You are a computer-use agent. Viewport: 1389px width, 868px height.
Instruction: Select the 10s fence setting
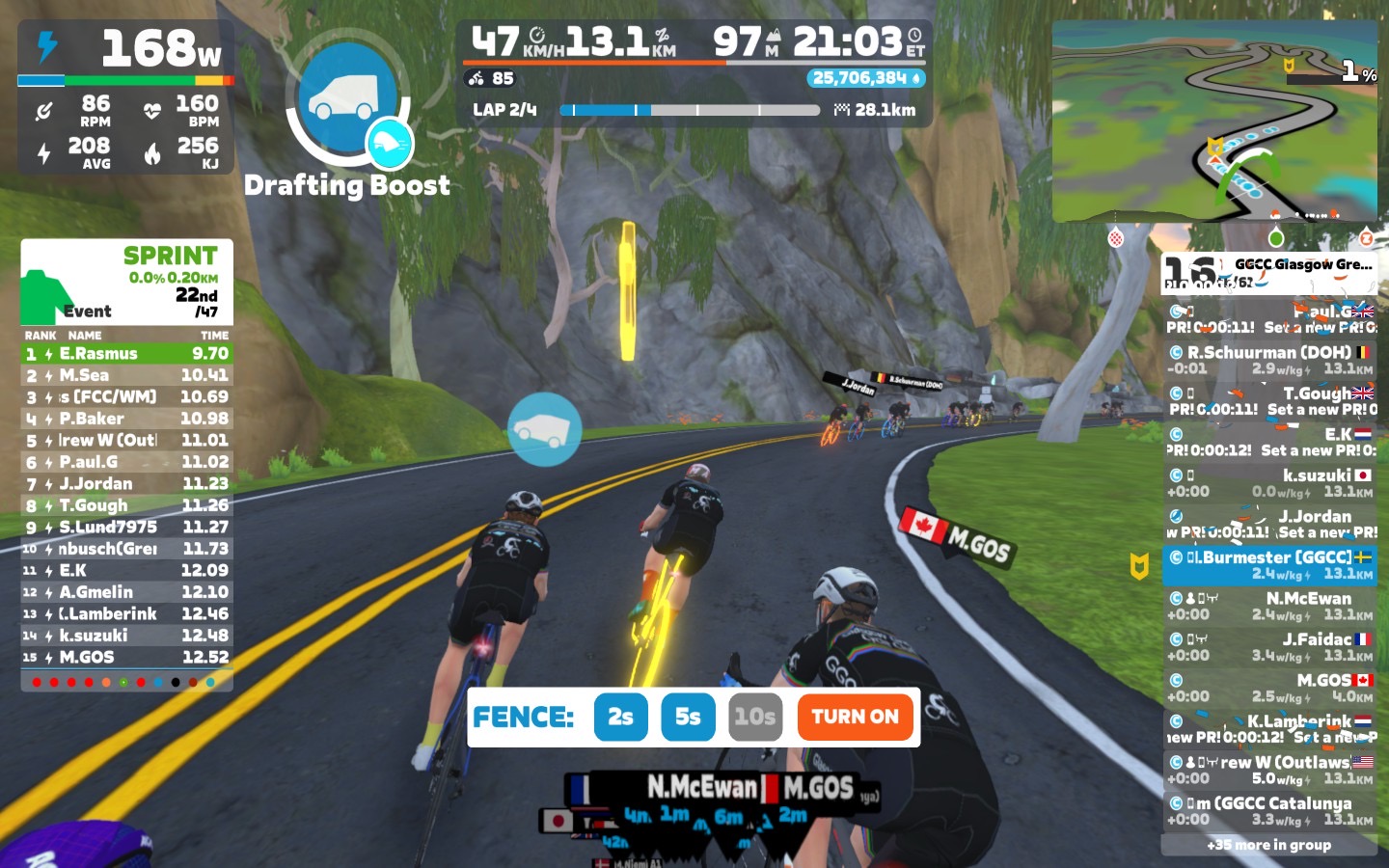click(754, 717)
